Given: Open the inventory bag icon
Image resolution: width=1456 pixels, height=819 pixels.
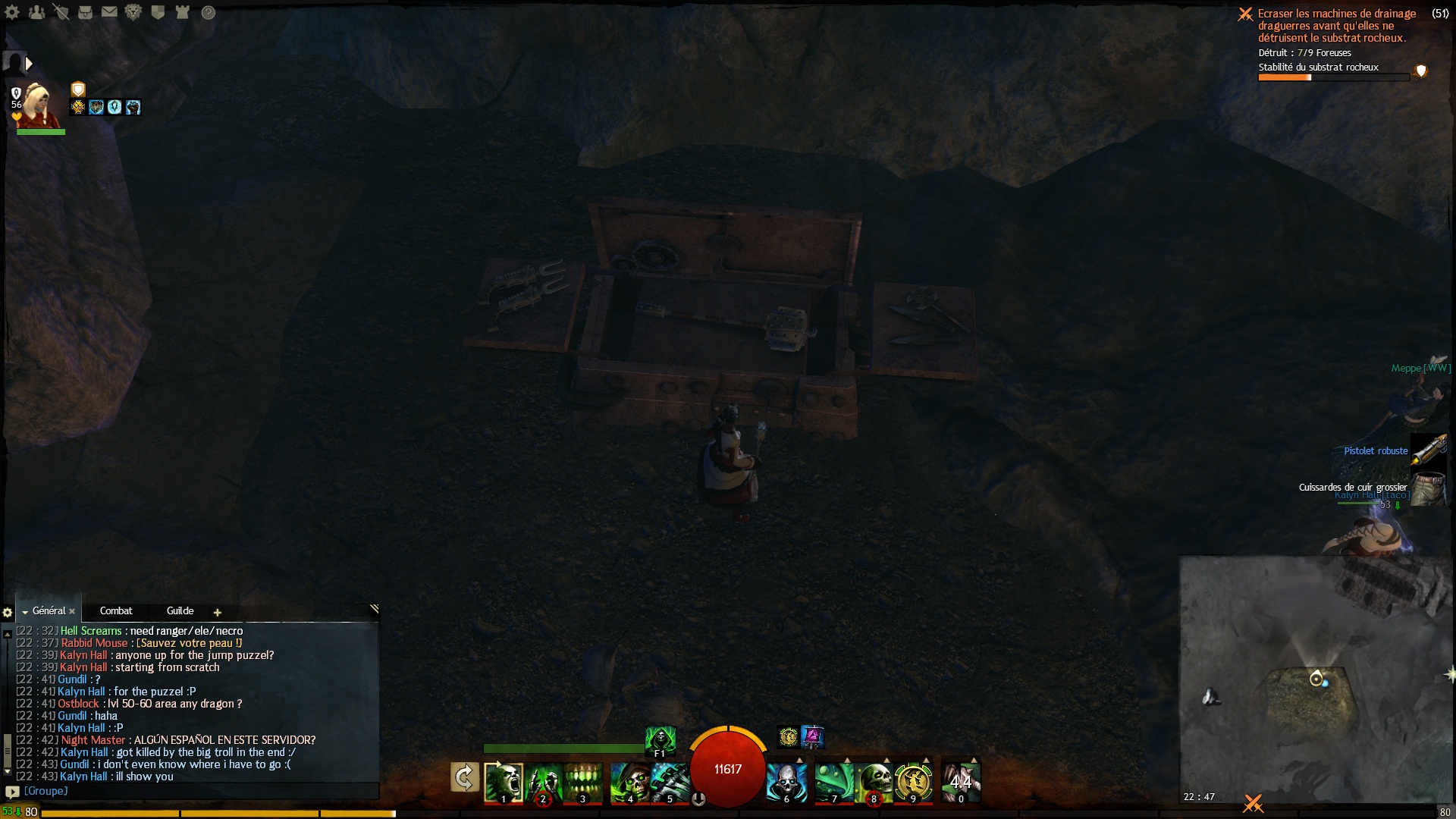Looking at the screenshot, I should tap(85, 12).
